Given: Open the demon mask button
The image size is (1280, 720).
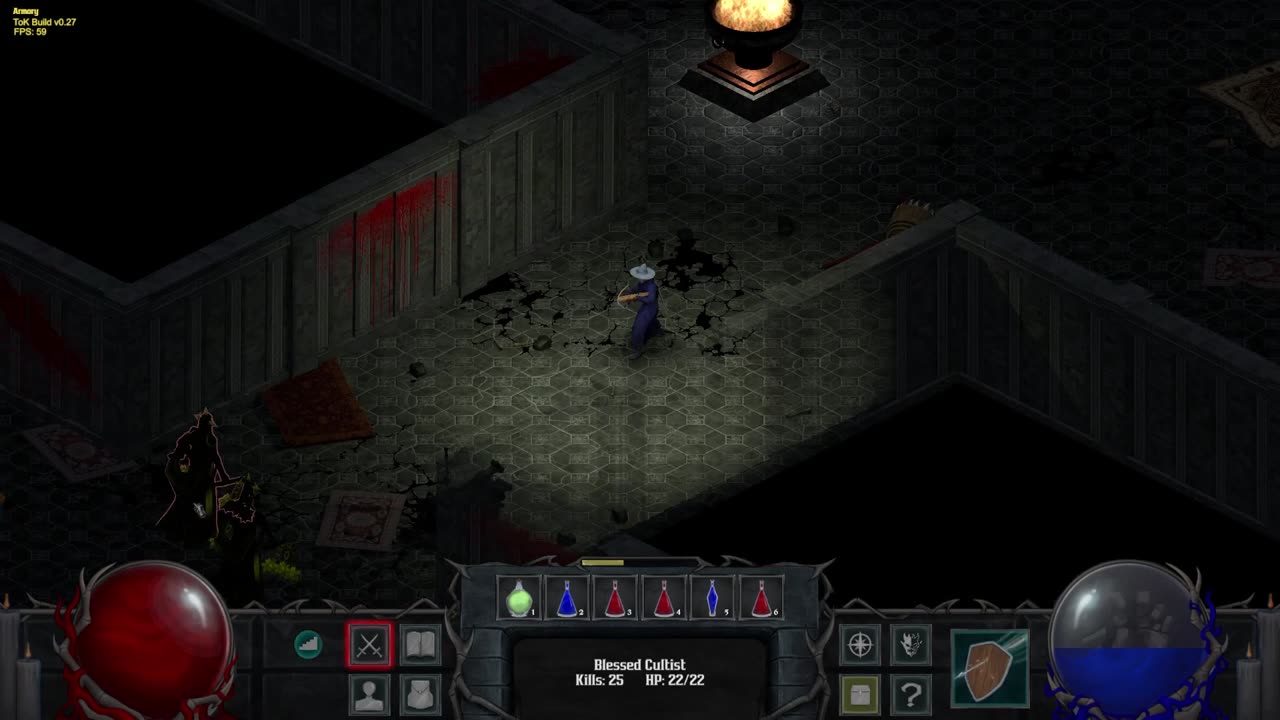Looking at the screenshot, I should coord(910,645).
